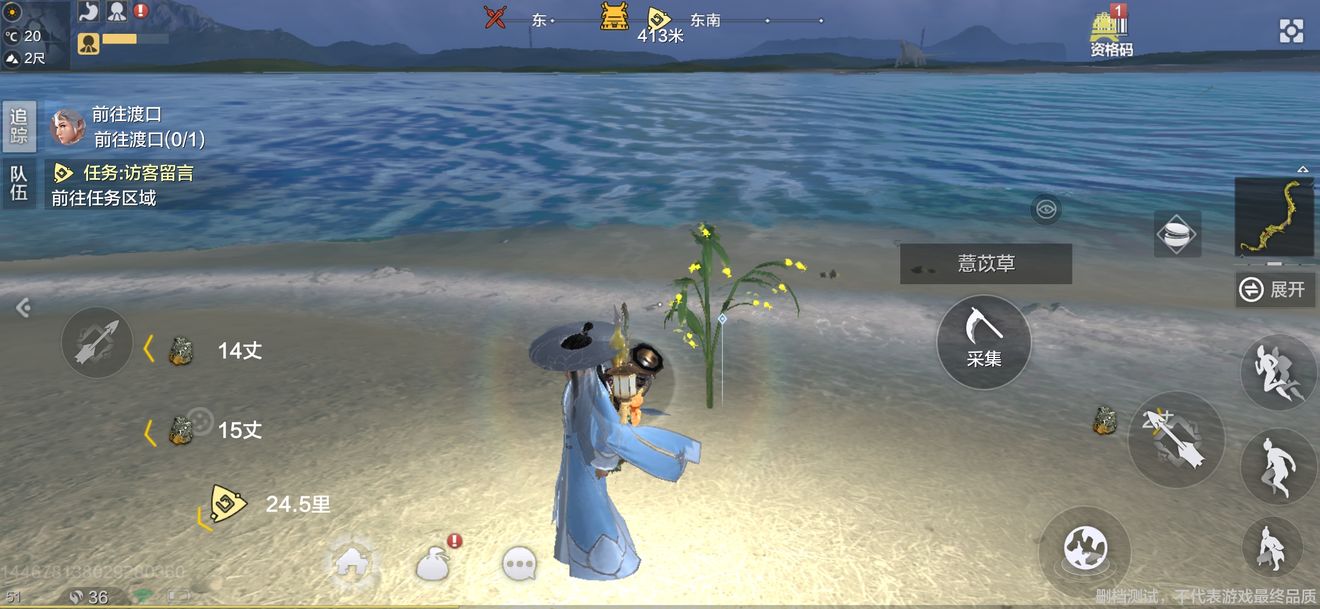Image resolution: width=1320 pixels, height=609 pixels.
Task: Switch to the 队伍 team tab
Action: (19, 183)
